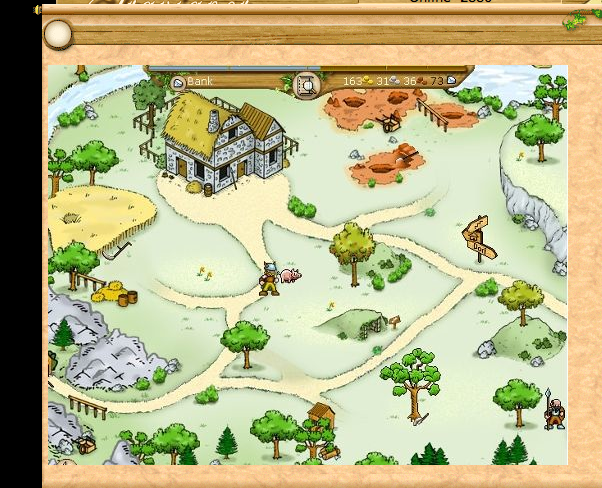
Task: Click the round white button on the wooden bar
Action: coord(58,35)
